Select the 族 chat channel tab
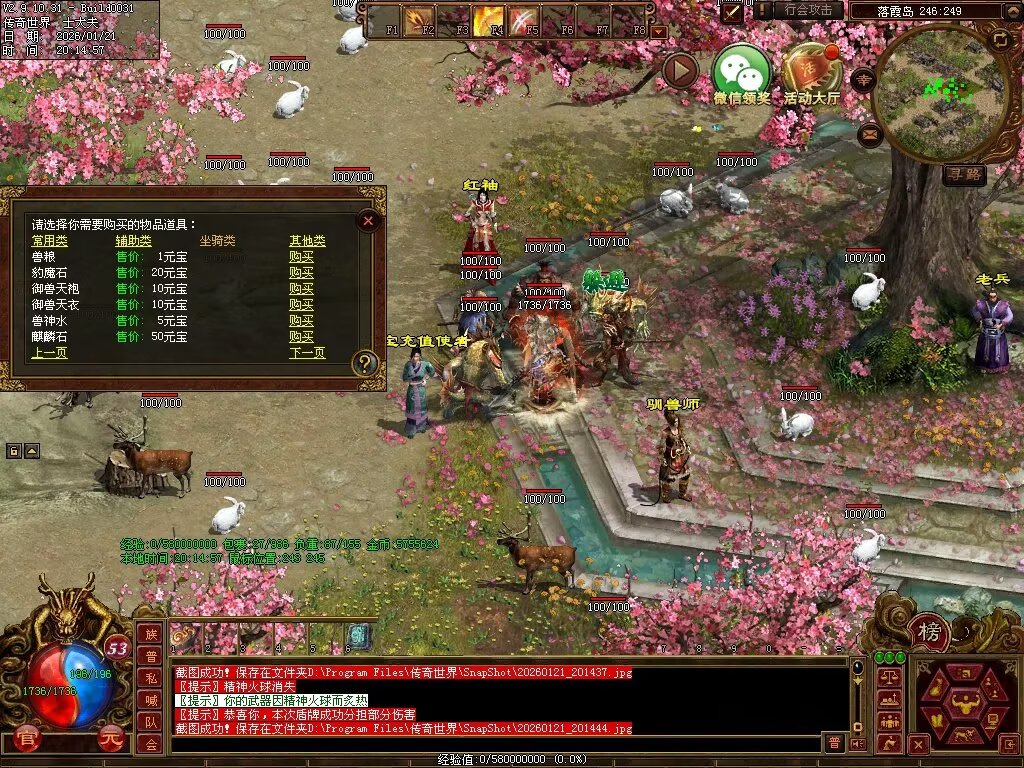1024x768 pixels. [x=150, y=634]
